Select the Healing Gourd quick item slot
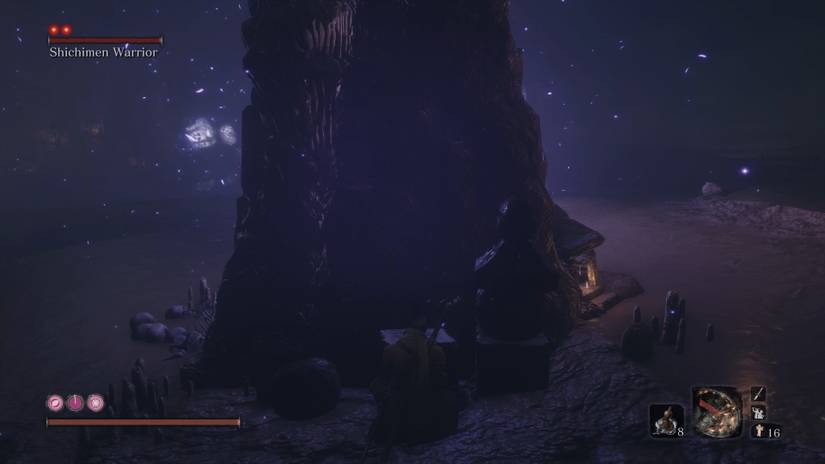The image size is (825, 464). [665, 420]
